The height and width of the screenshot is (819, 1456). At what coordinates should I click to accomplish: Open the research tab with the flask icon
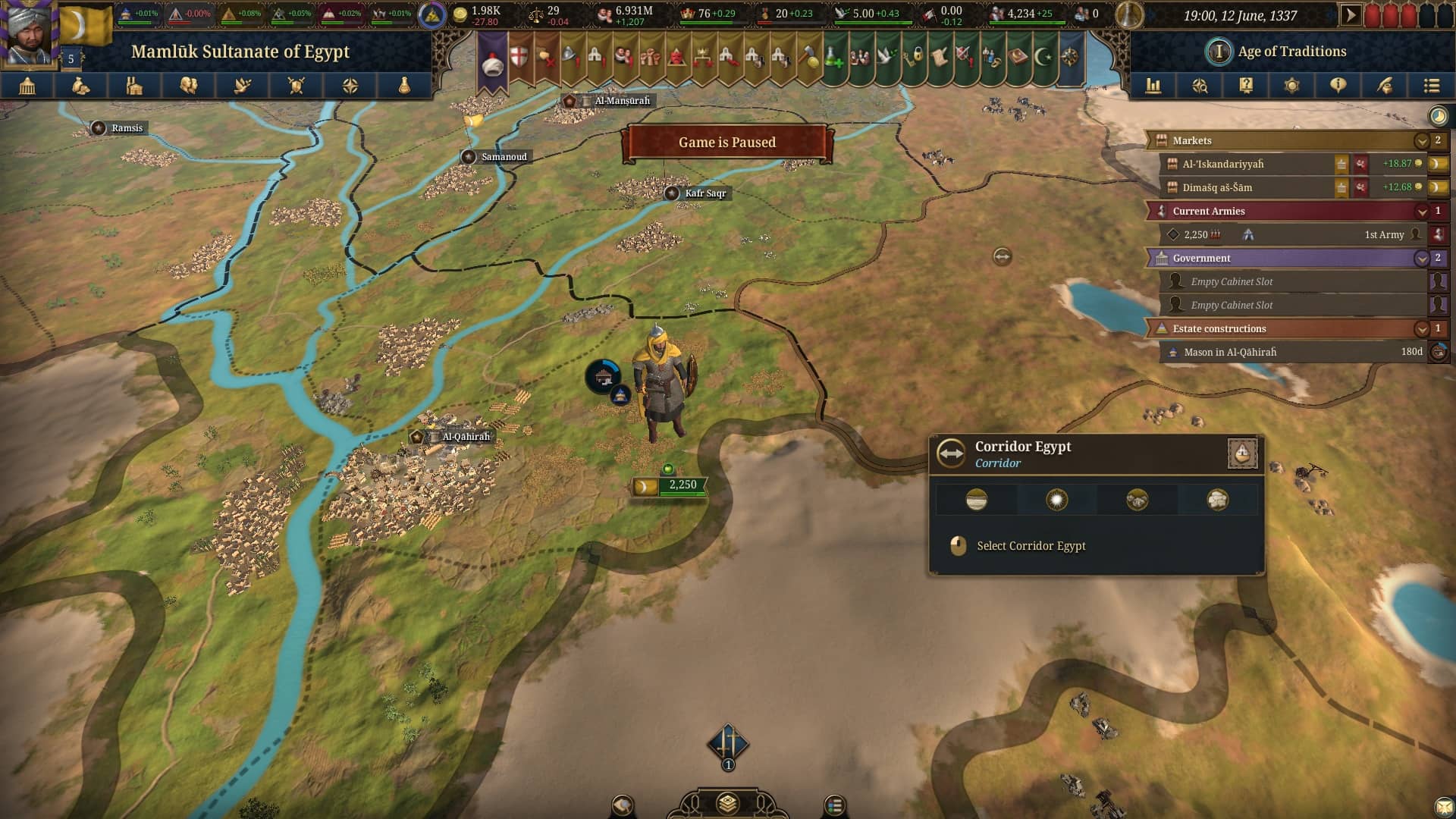(x=404, y=86)
